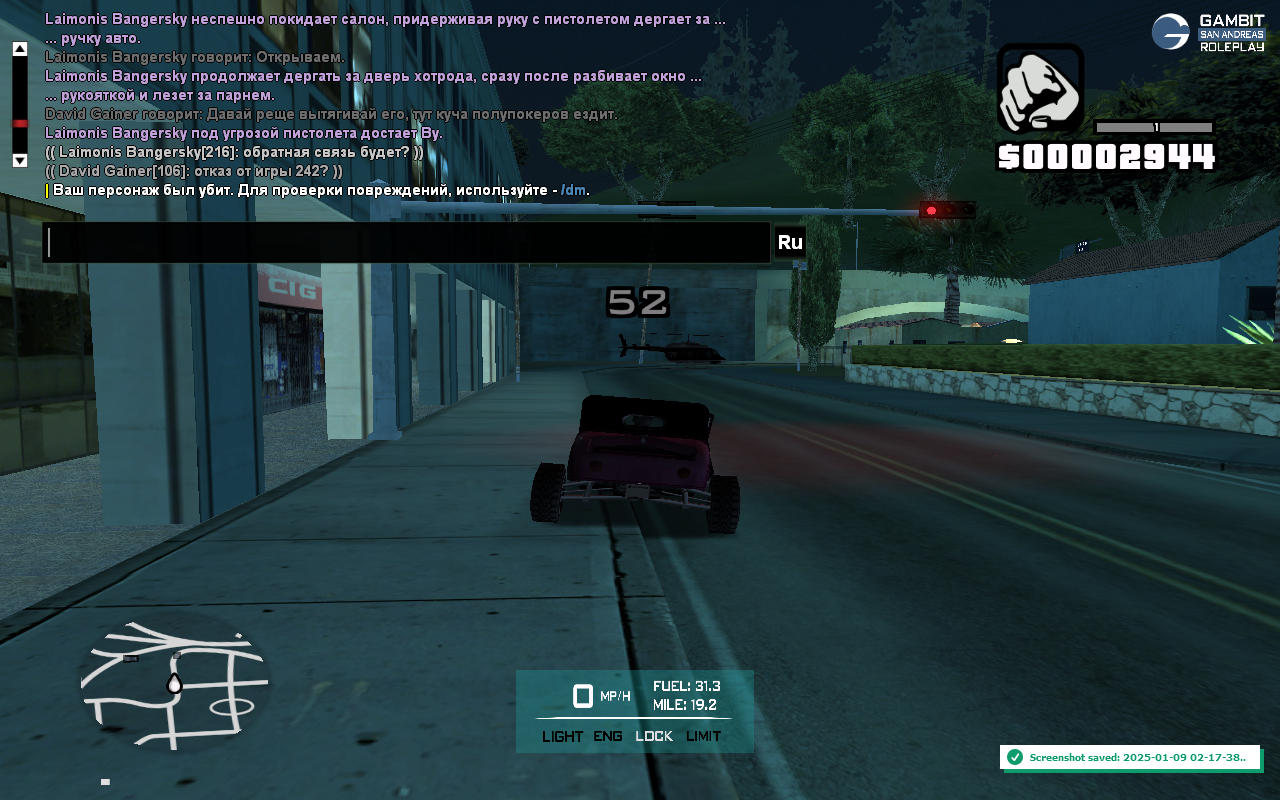
Task: Toggle the Ru keyboard language indicator
Action: [790, 243]
